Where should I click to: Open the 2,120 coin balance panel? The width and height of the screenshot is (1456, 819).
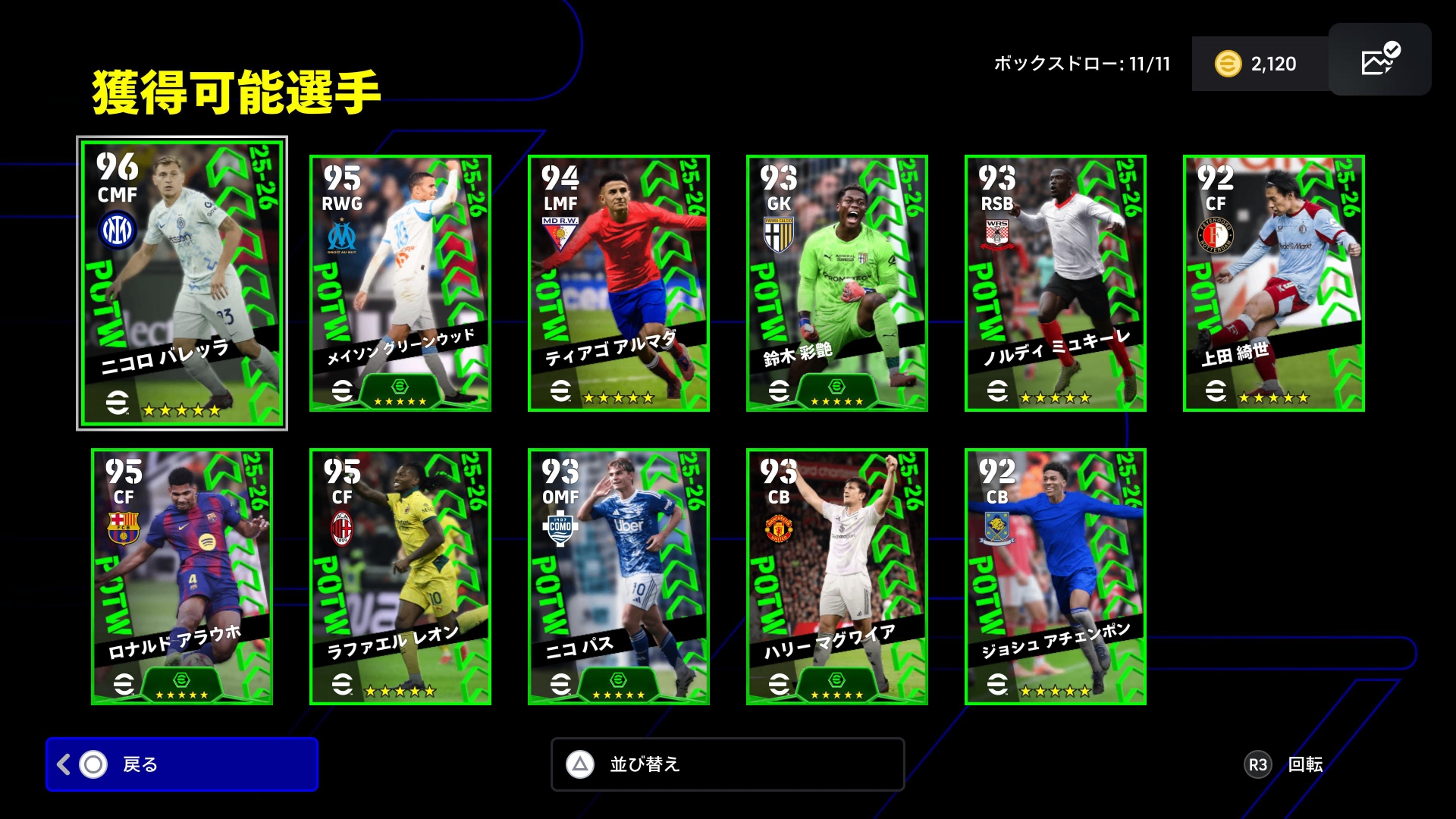1259,64
